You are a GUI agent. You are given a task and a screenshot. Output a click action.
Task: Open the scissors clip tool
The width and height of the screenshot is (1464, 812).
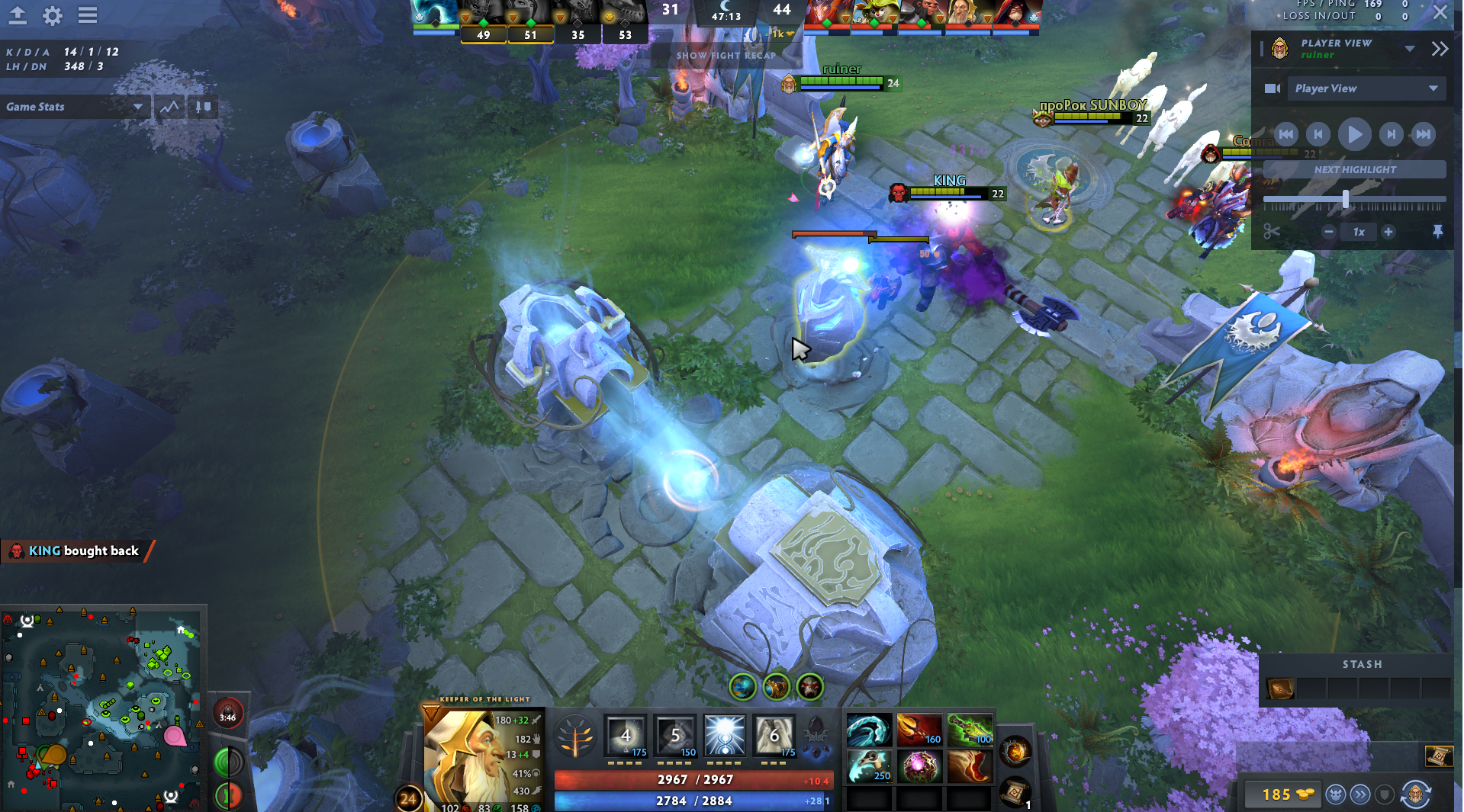(1271, 232)
